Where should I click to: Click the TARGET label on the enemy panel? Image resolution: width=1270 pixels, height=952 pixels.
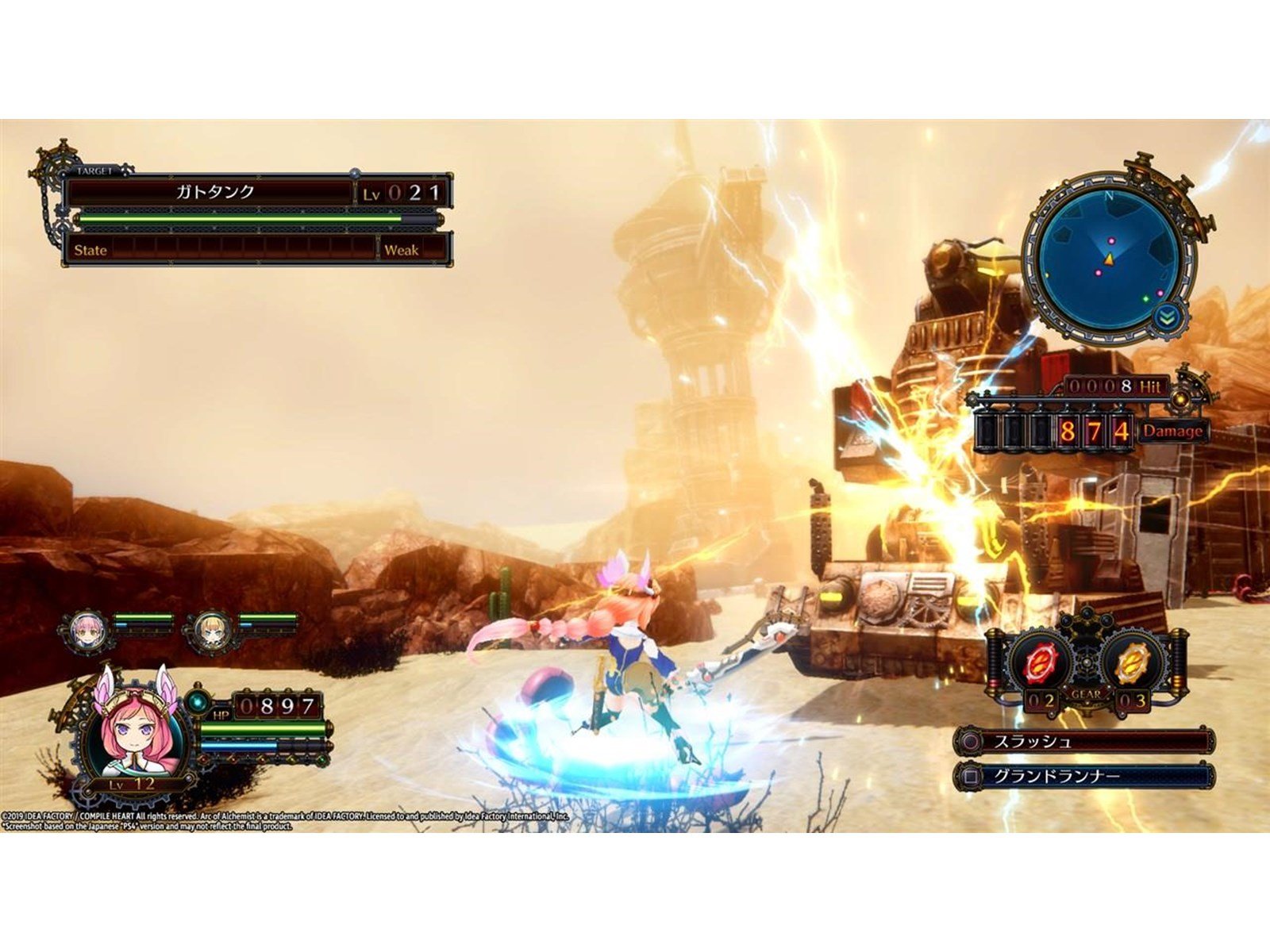pyautogui.click(x=94, y=171)
